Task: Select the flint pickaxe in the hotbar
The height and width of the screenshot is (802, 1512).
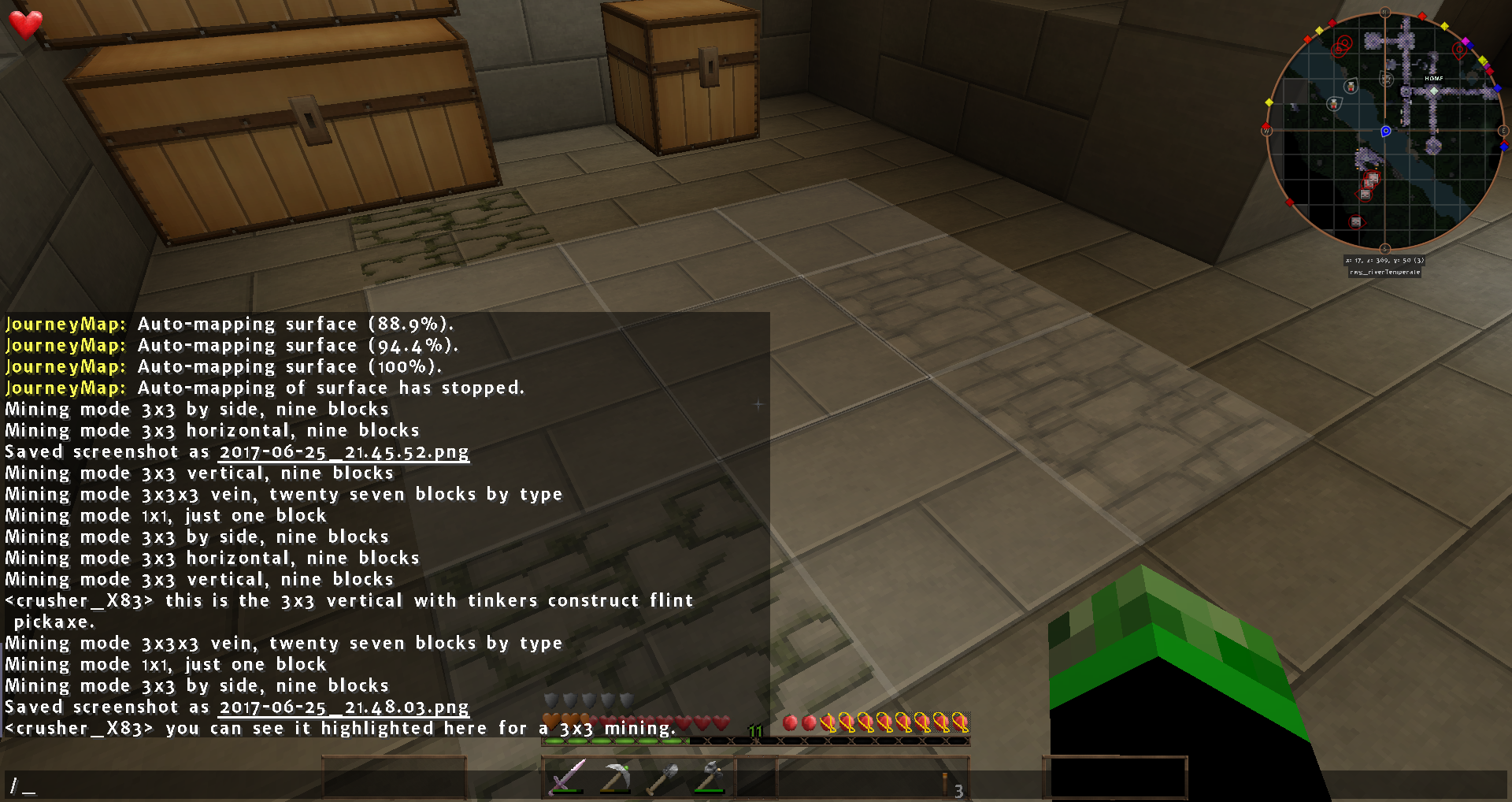Action: click(x=618, y=774)
